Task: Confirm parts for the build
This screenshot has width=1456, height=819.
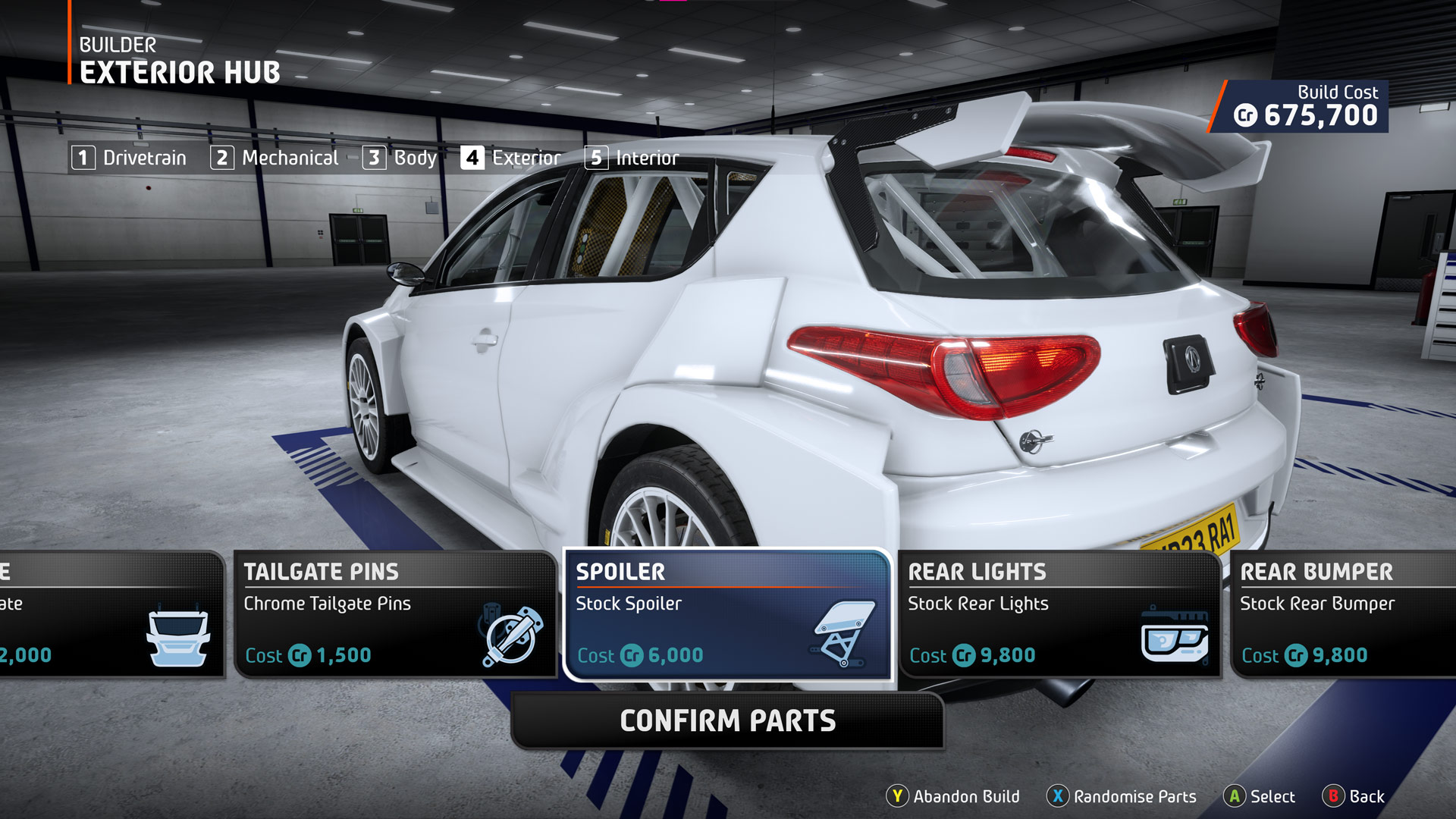Action: coord(728,720)
